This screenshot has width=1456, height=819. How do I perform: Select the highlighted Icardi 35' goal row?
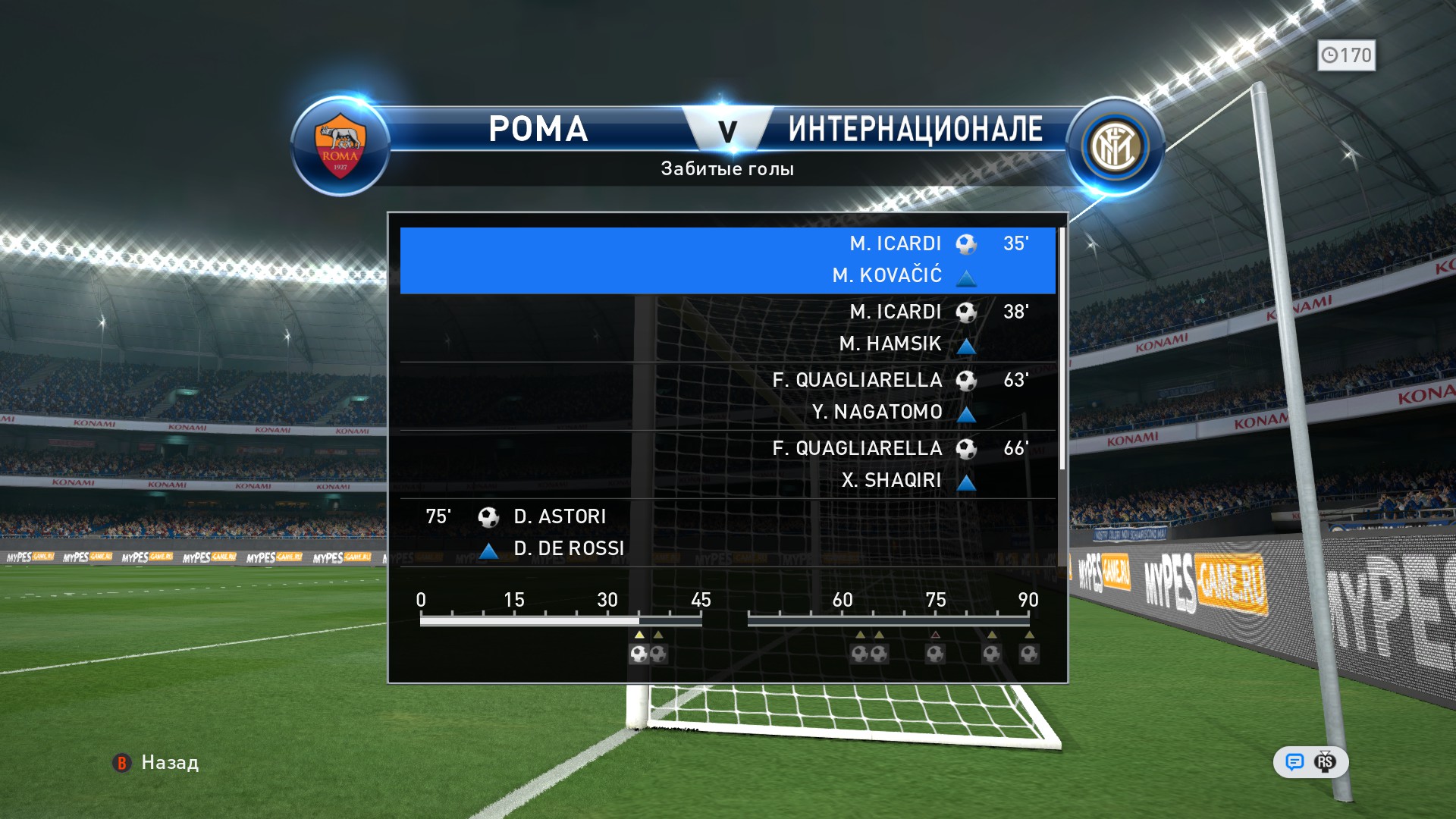(727, 260)
